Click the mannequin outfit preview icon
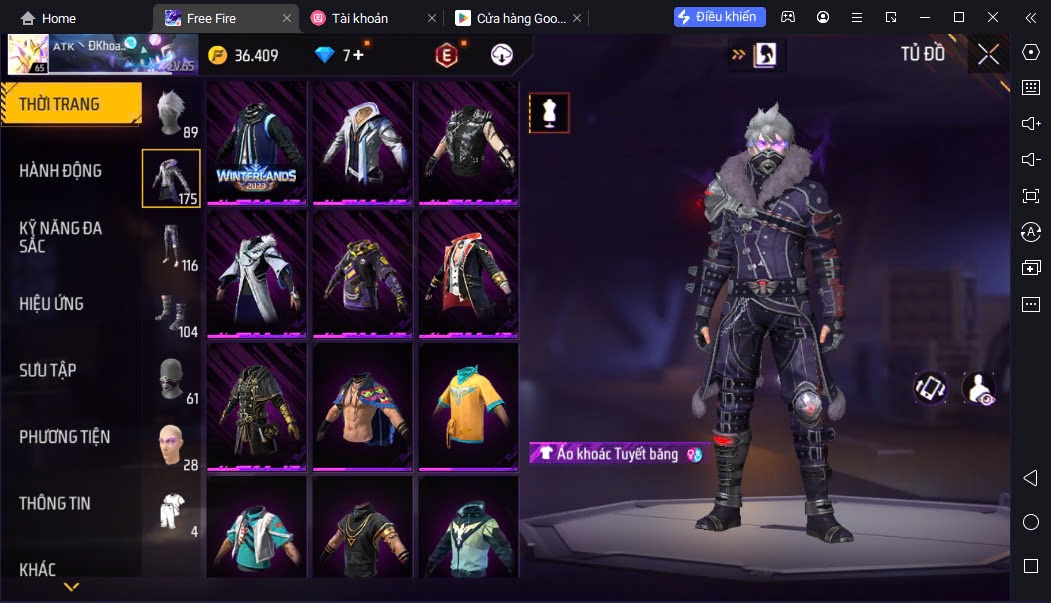Screen dimensions: 1051x603 click(549, 113)
